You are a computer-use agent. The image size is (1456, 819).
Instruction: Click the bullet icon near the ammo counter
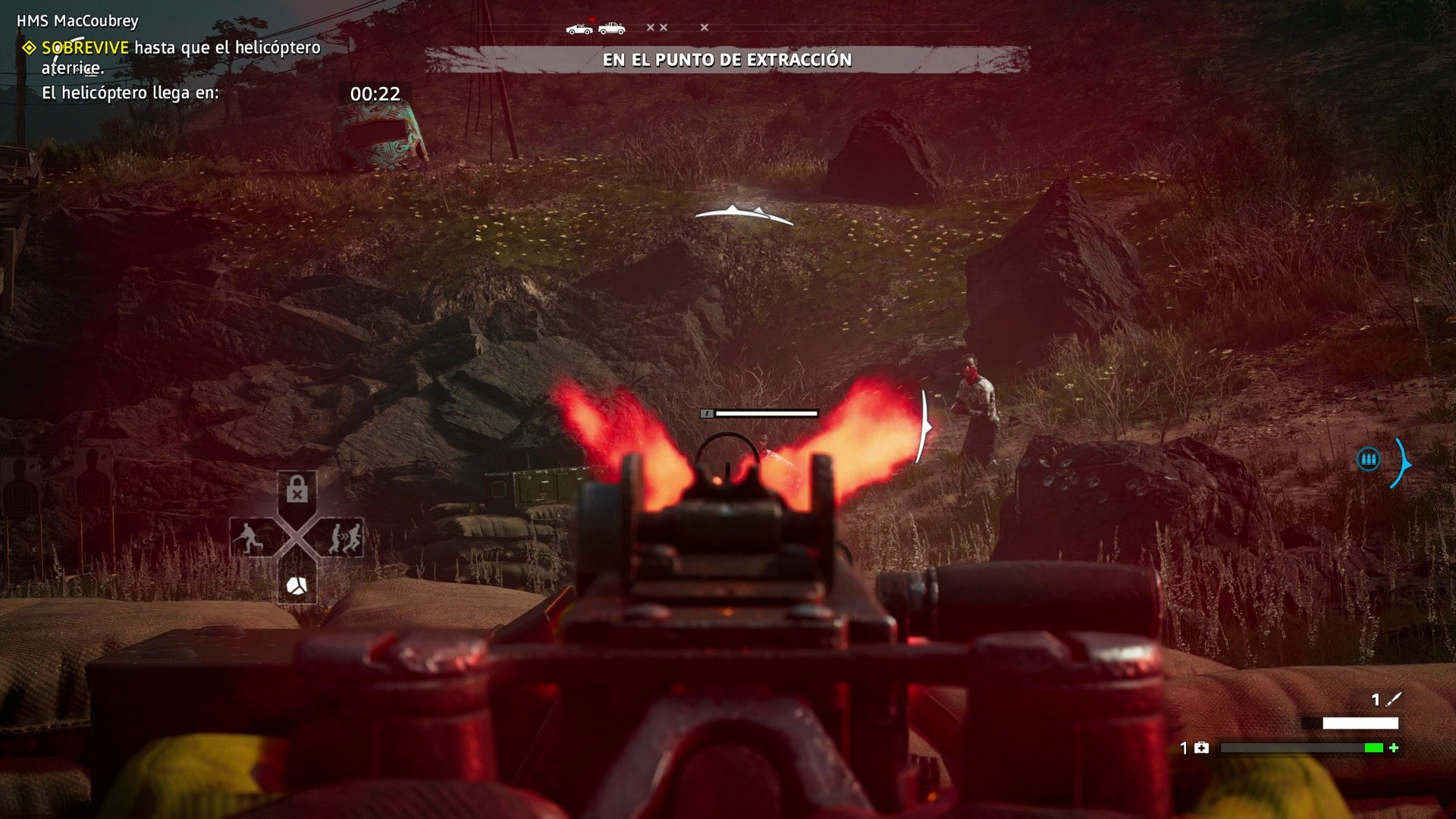pyautogui.click(x=1395, y=700)
